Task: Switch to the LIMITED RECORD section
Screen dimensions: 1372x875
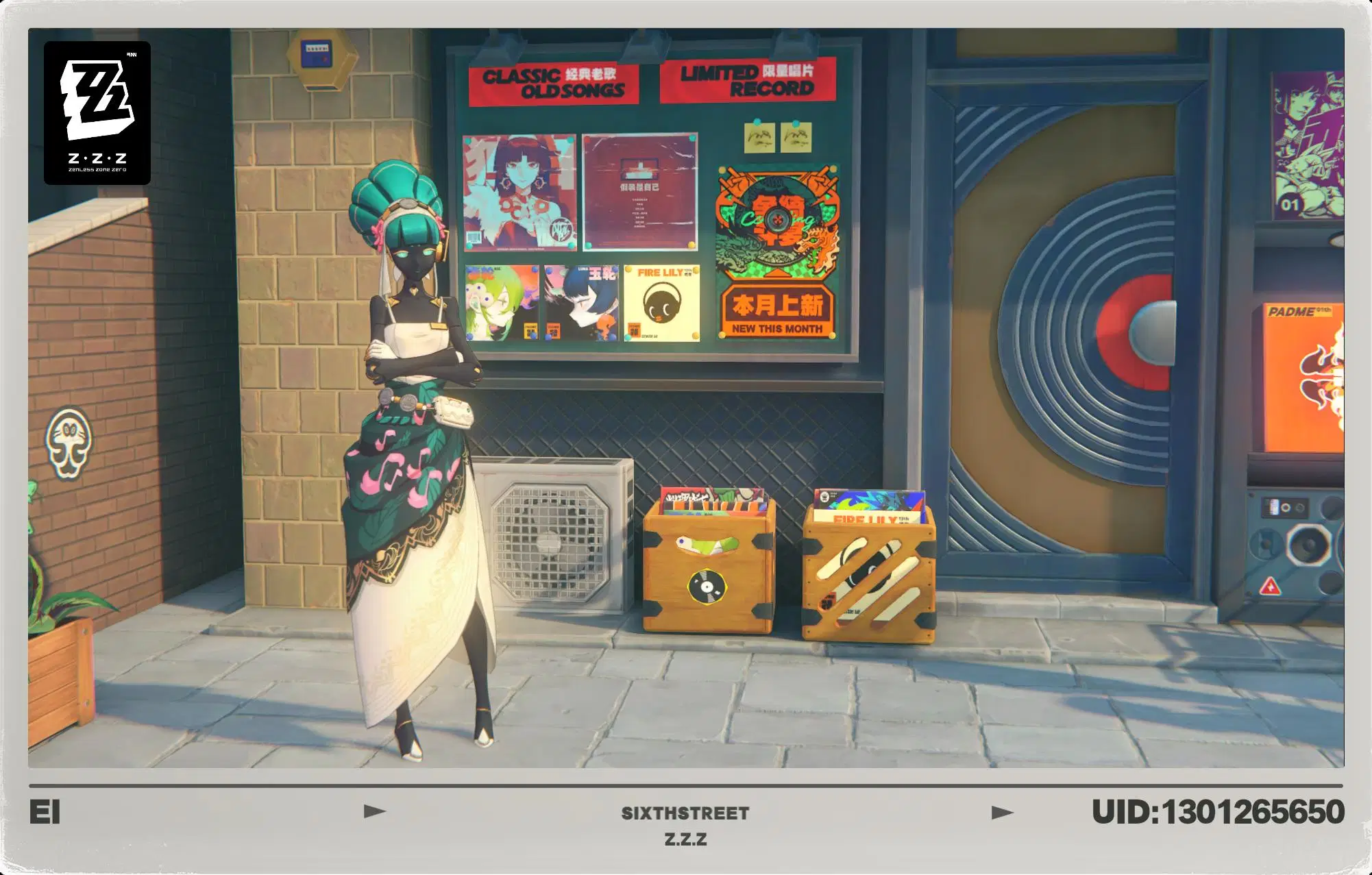Action: 750,82
